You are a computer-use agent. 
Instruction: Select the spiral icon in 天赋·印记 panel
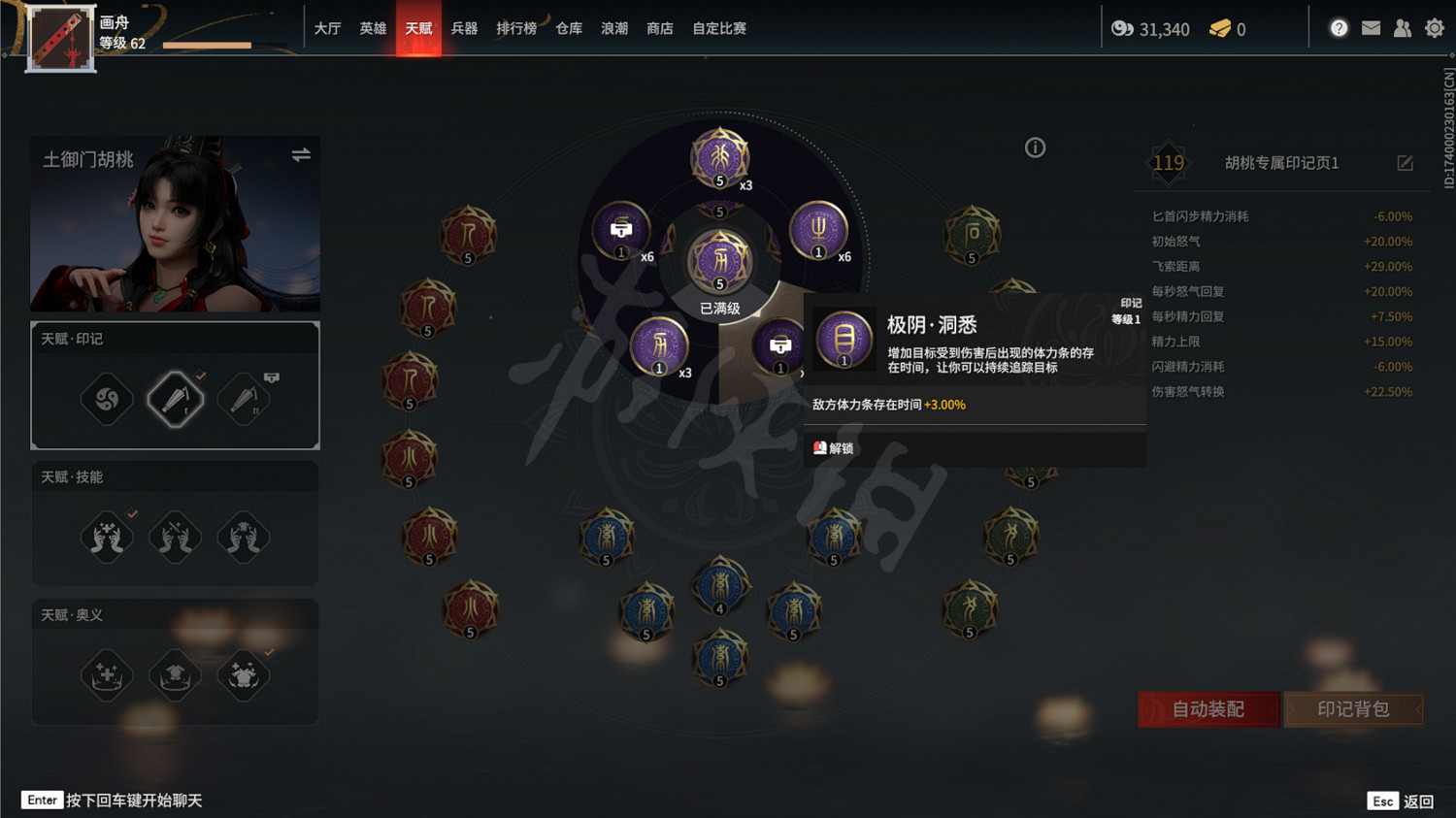107,398
